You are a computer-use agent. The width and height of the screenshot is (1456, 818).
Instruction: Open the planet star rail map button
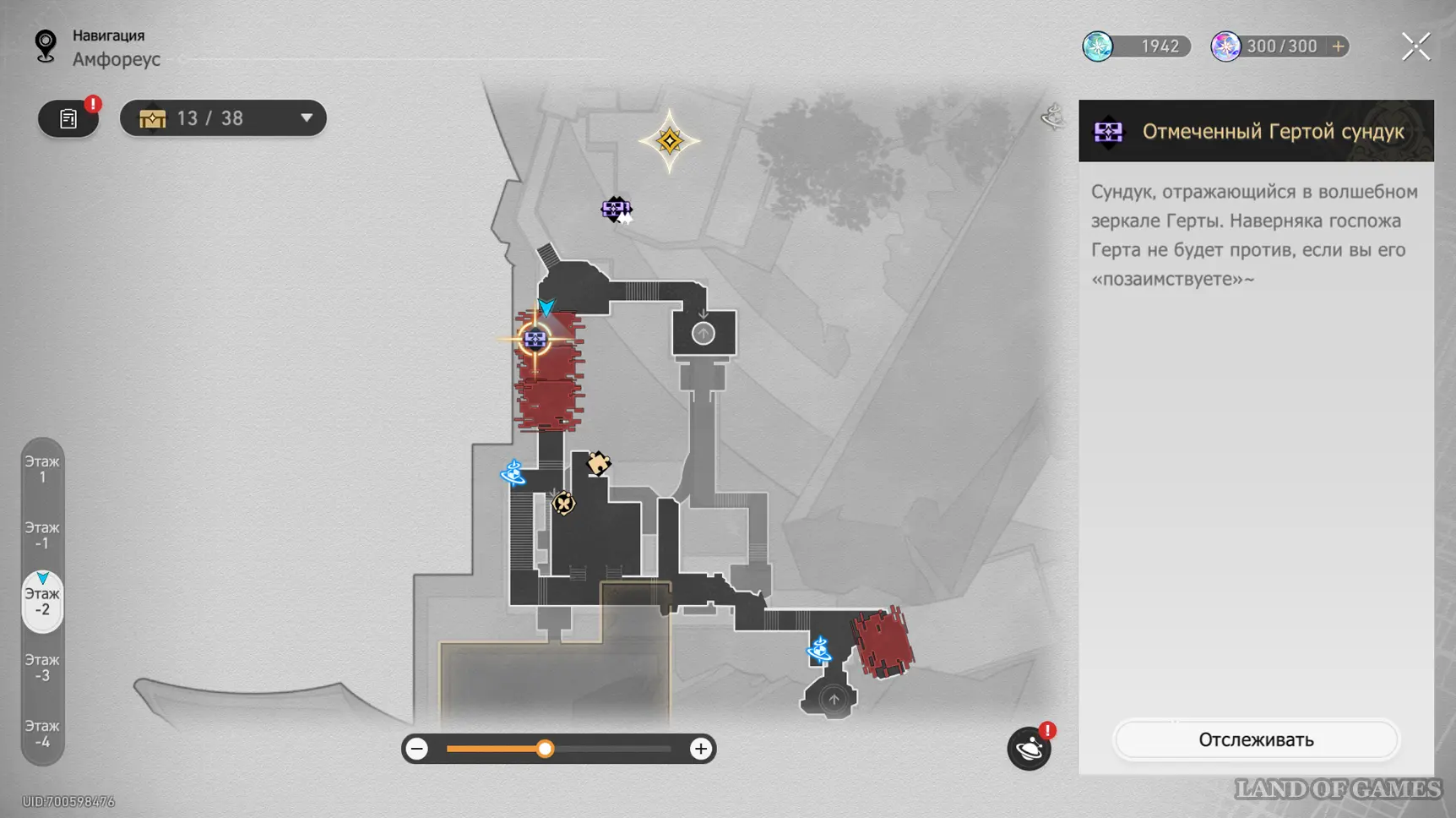point(1029,749)
